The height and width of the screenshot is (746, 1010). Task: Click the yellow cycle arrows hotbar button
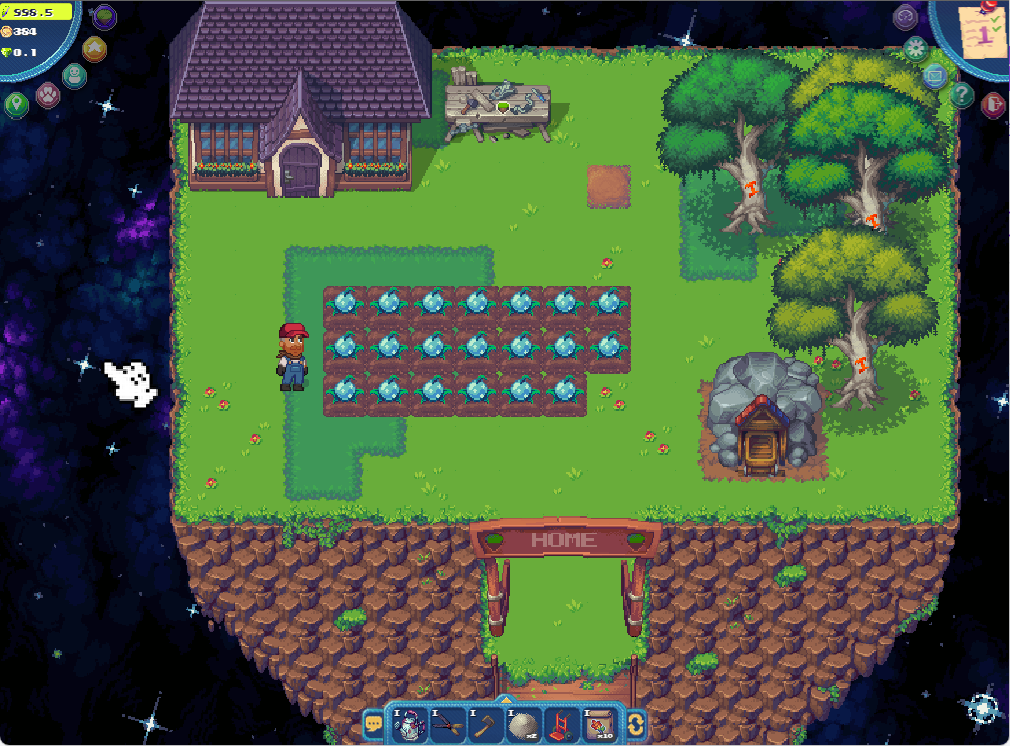click(635, 724)
